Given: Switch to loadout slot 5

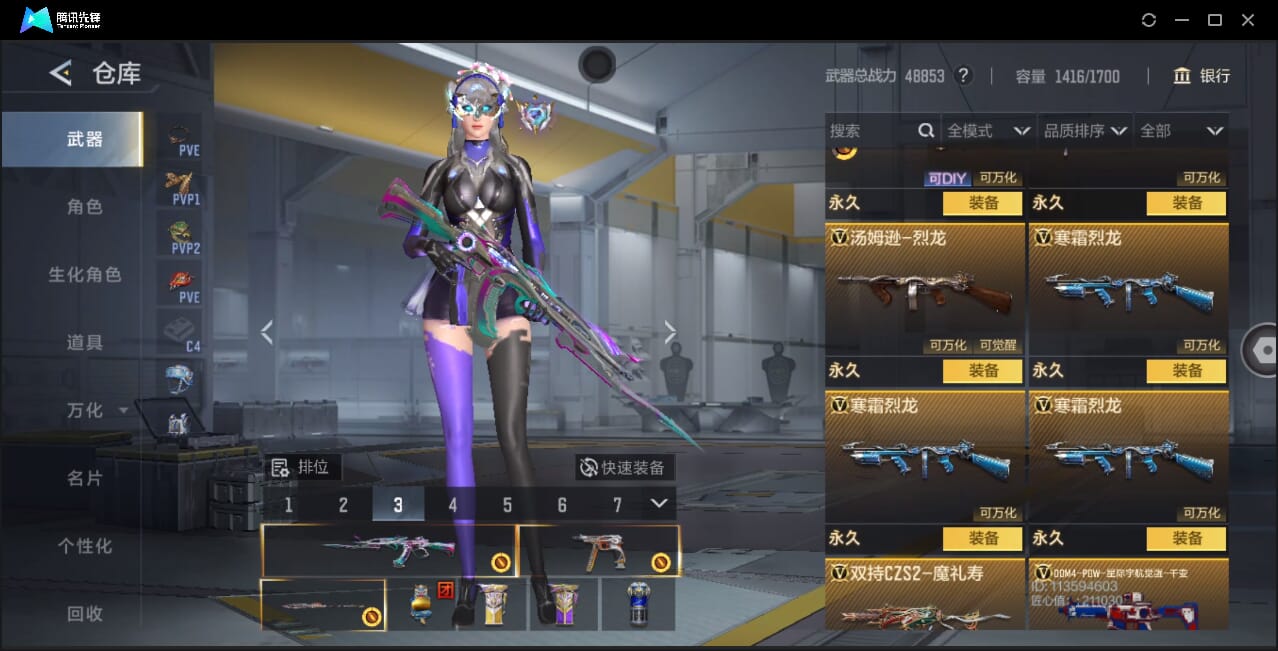Looking at the screenshot, I should pyautogui.click(x=507, y=505).
